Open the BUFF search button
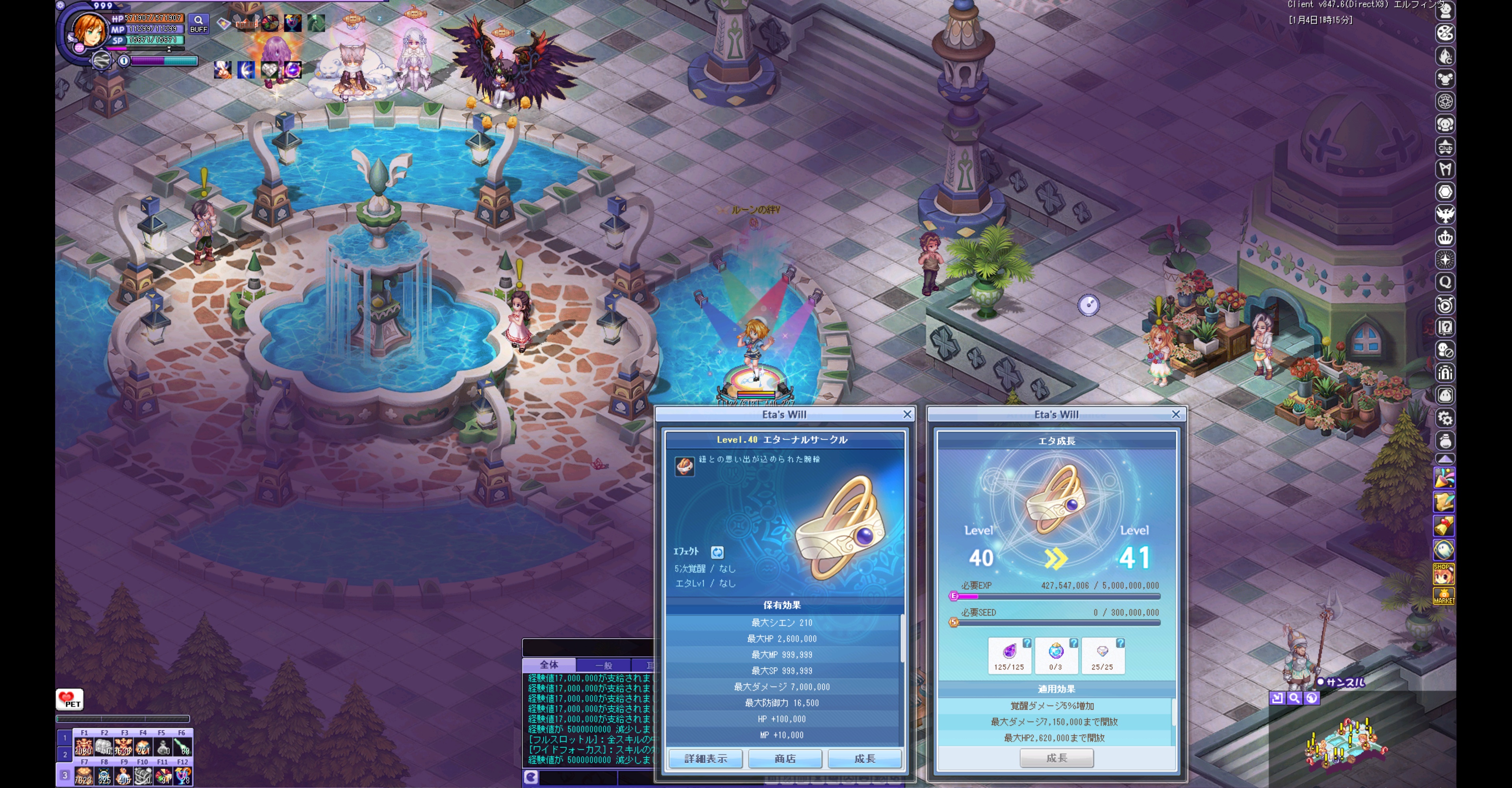Image resolution: width=1512 pixels, height=788 pixels. click(198, 24)
